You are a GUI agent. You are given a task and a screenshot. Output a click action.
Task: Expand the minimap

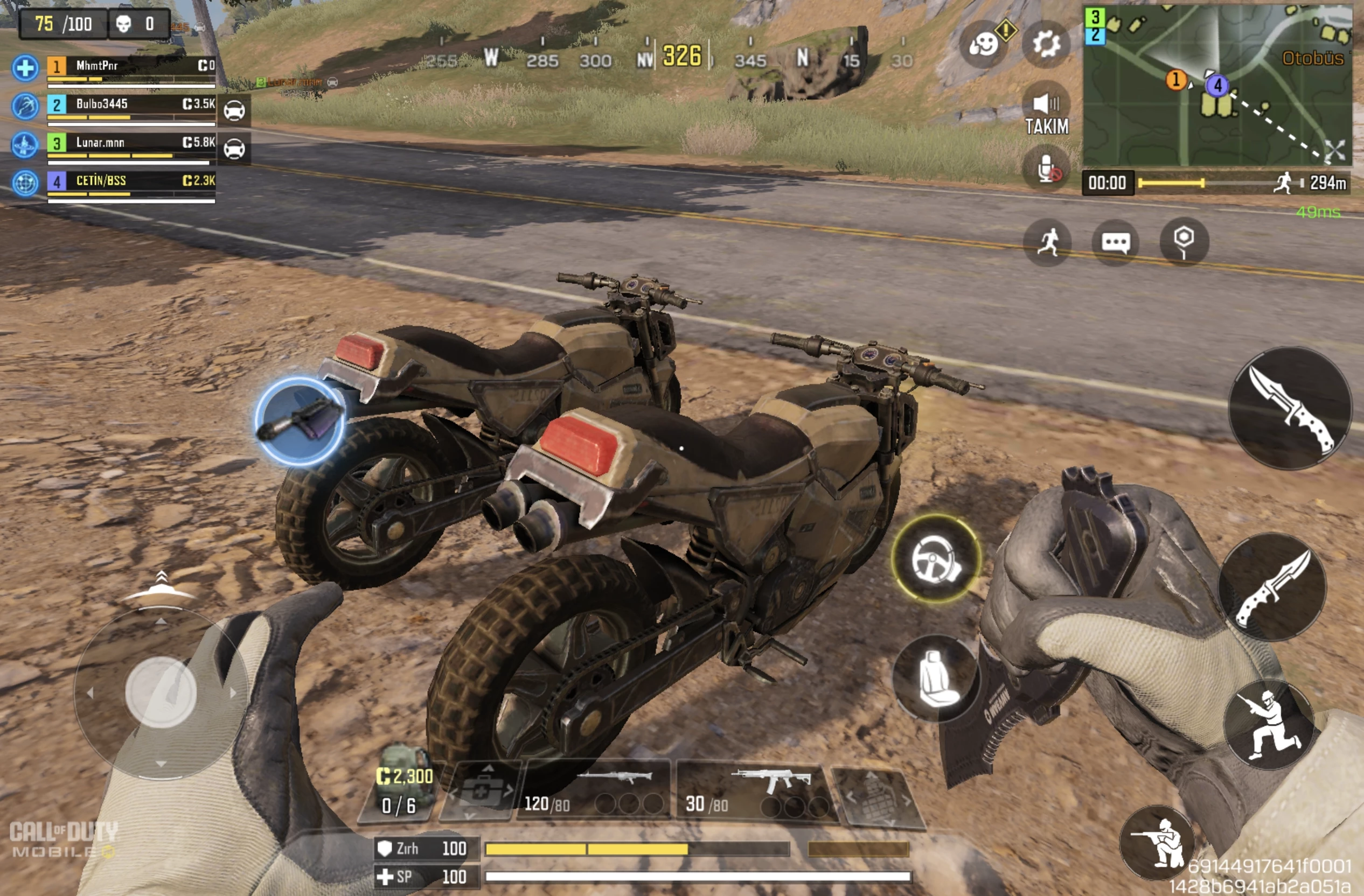1334,150
